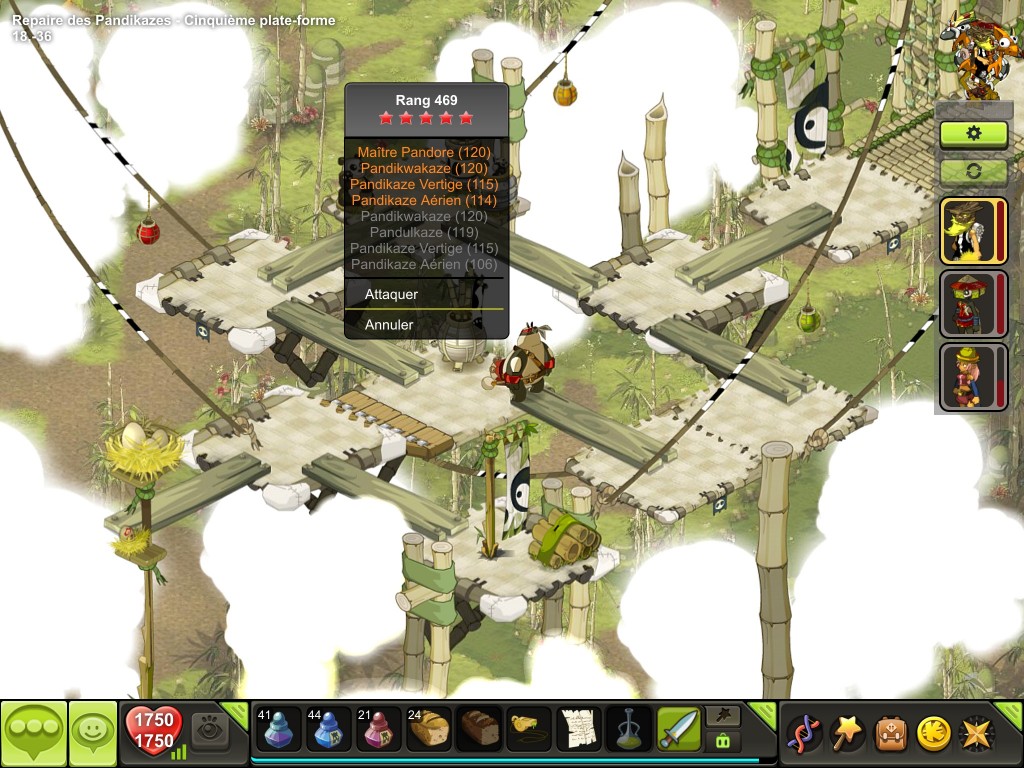This screenshot has height=768, width=1024.
Task: Click the green padlock shortcut-bar lock
Action: 722,742
